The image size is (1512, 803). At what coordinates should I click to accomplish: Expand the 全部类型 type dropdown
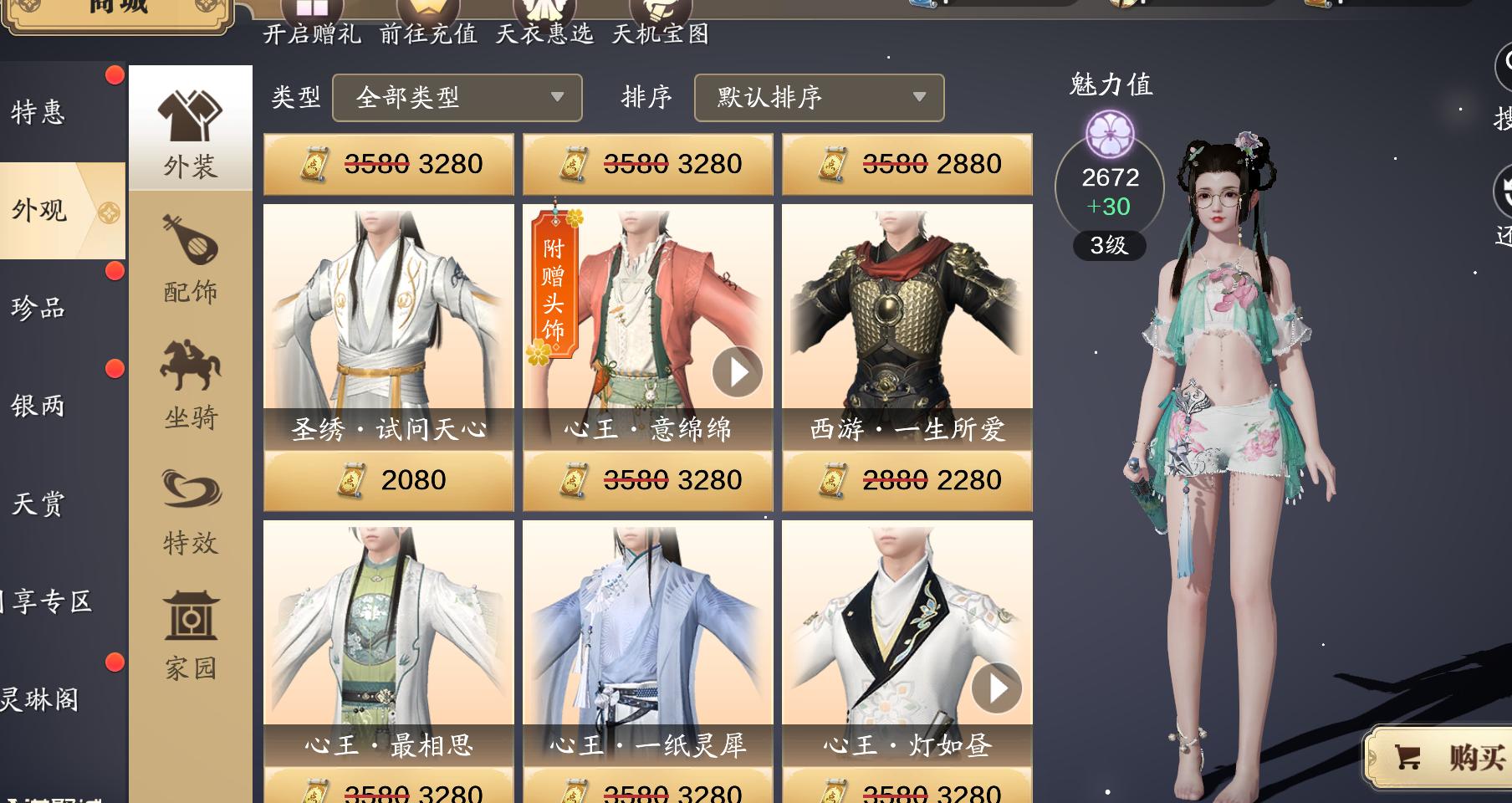[x=457, y=97]
